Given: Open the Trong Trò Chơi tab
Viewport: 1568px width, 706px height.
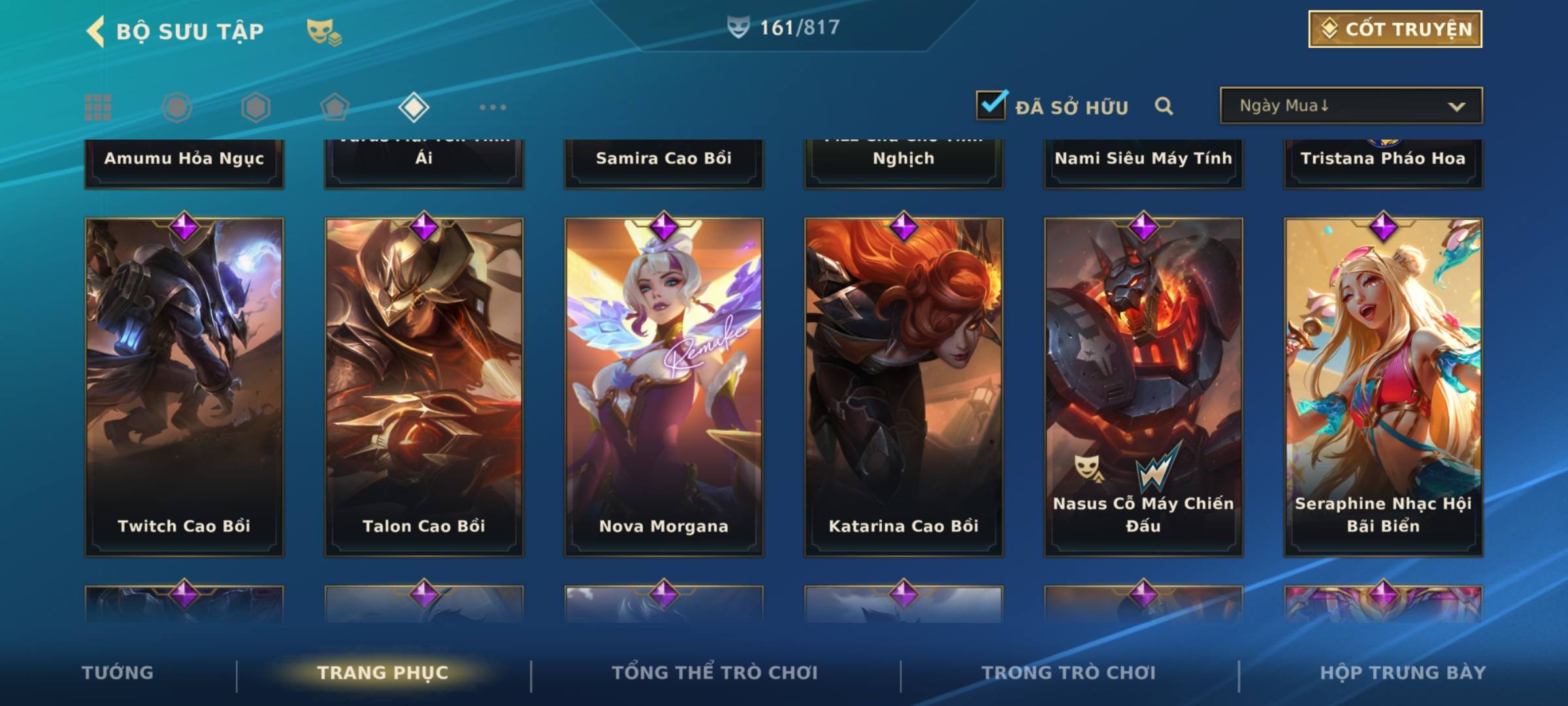Looking at the screenshot, I should [1069, 673].
